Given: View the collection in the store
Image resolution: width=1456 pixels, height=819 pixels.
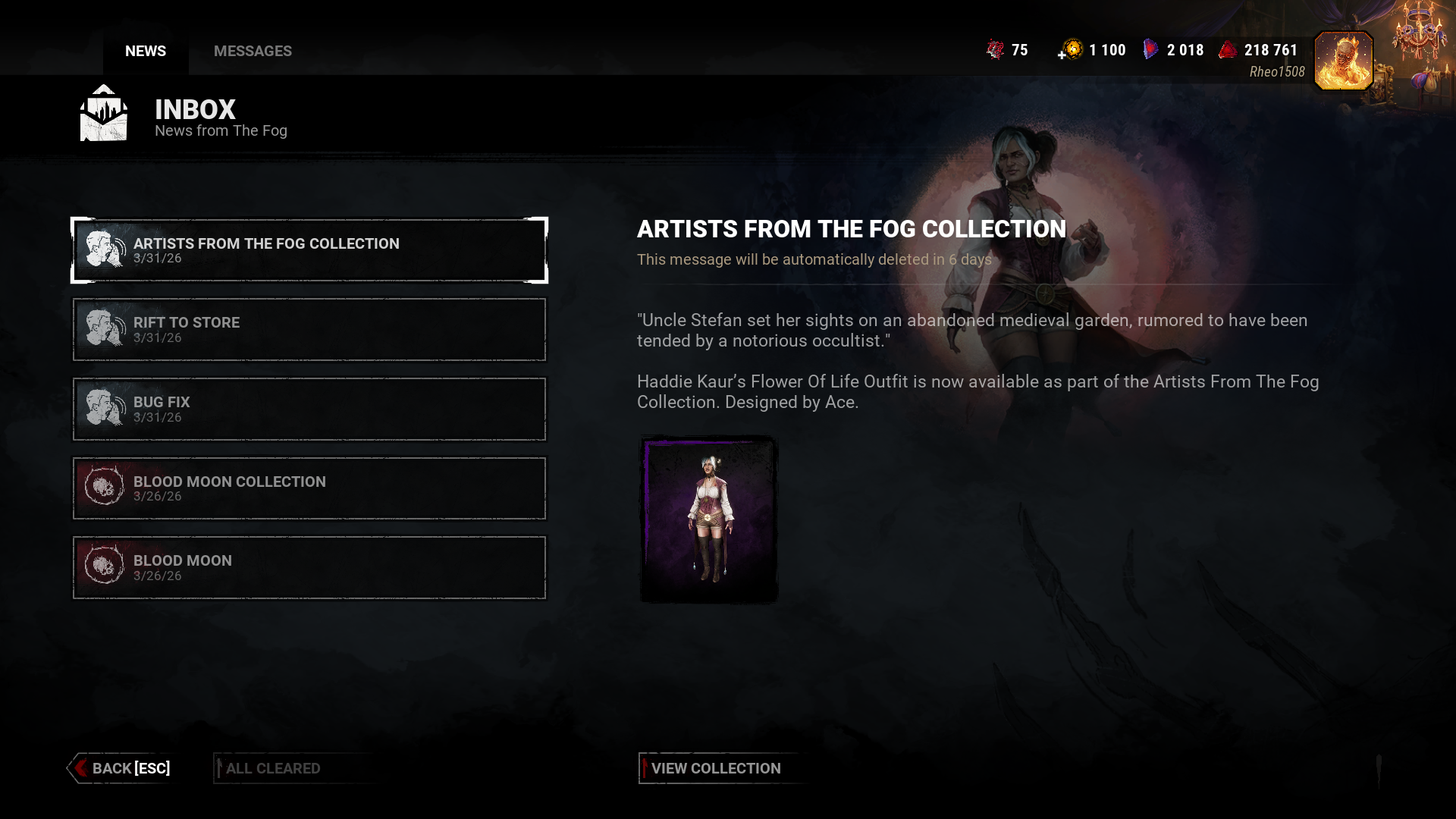Looking at the screenshot, I should pyautogui.click(x=715, y=768).
